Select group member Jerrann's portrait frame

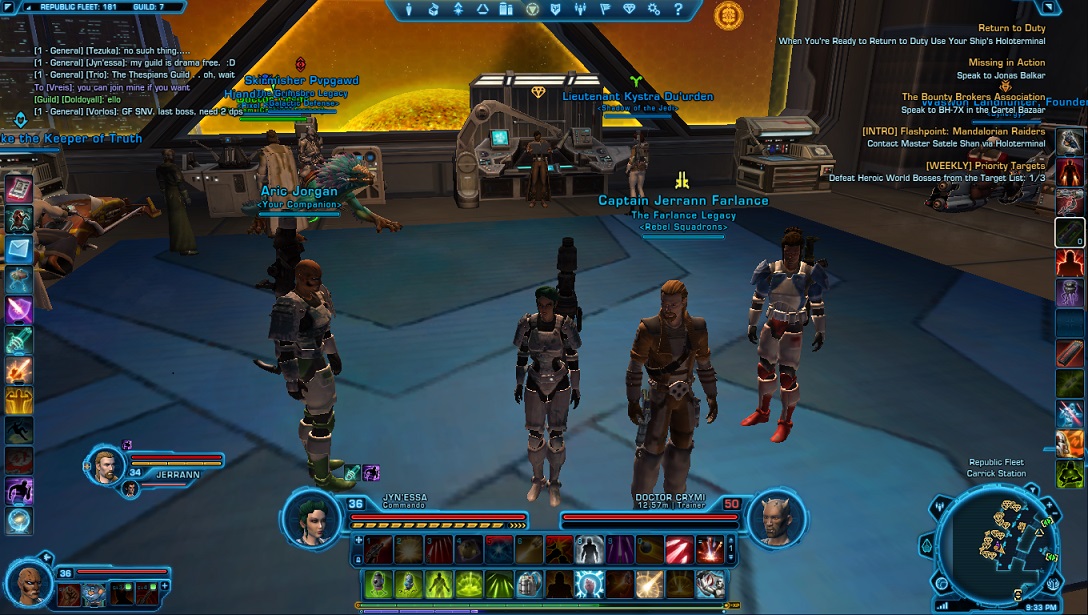point(106,463)
